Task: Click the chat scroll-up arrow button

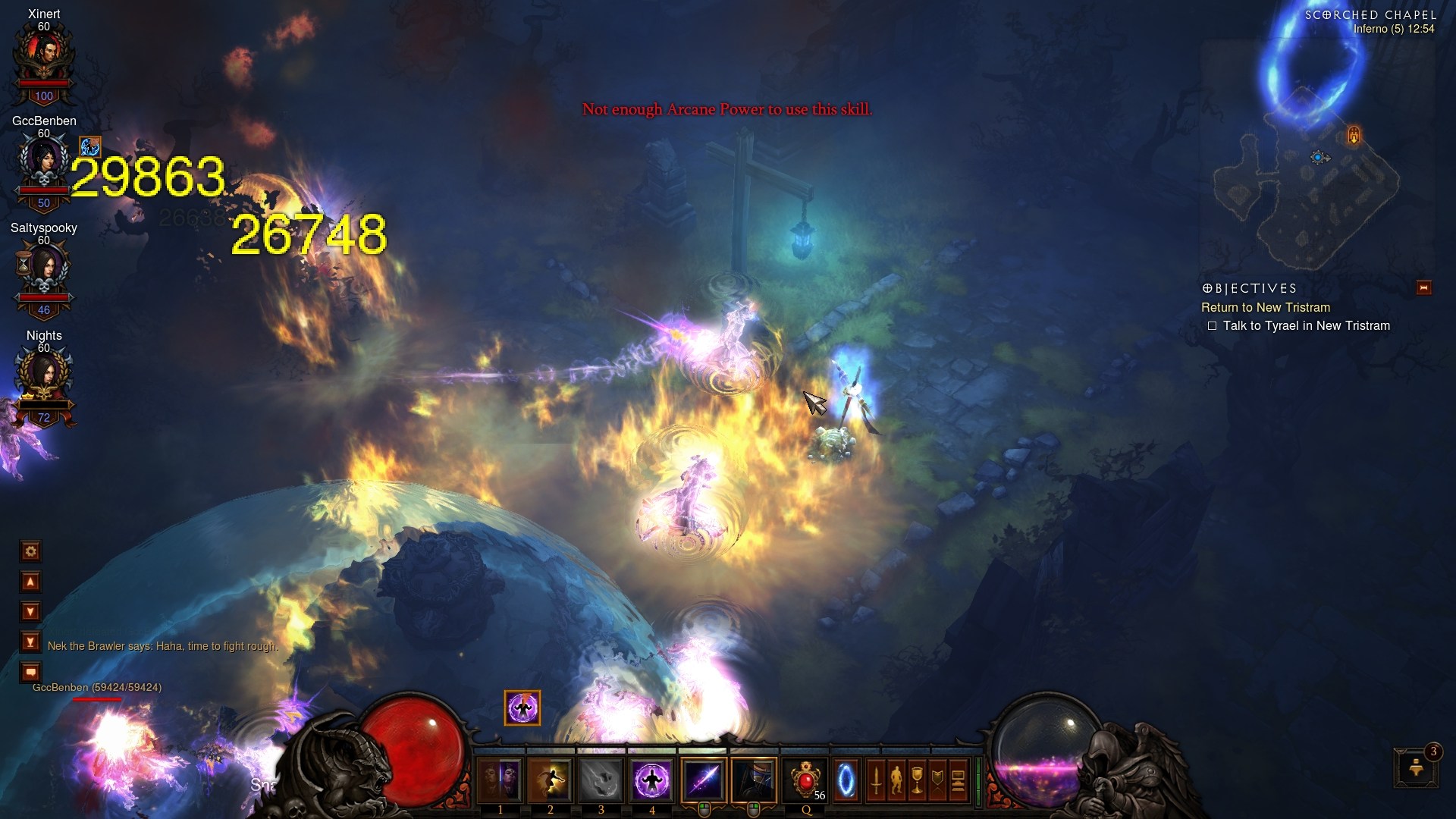Action: (x=30, y=582)
